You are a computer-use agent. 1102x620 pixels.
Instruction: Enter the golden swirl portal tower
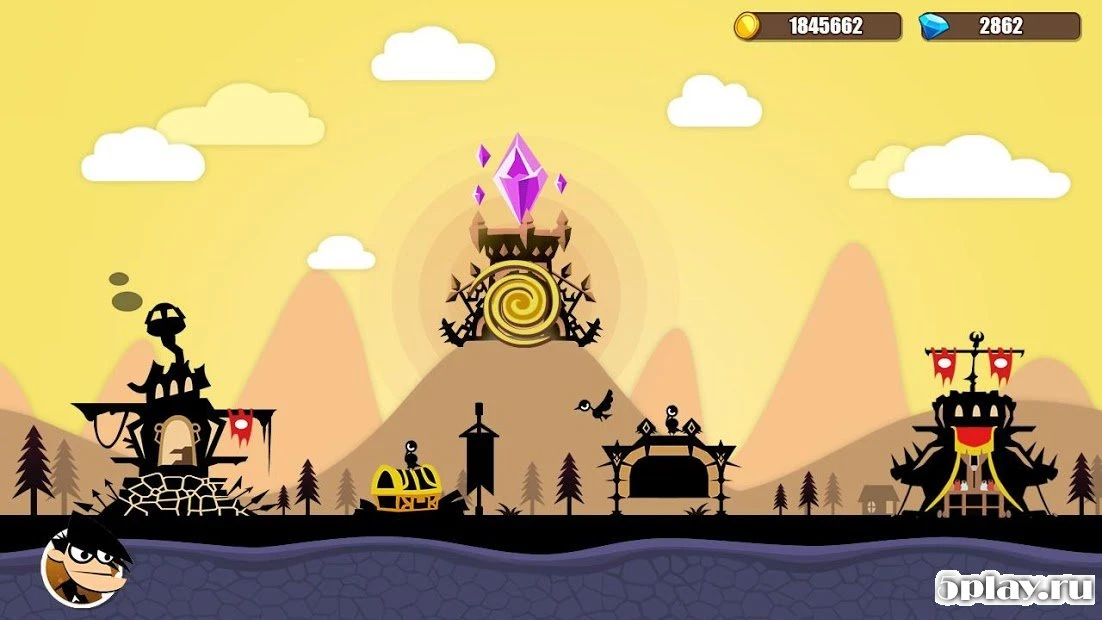coord(521,300)
